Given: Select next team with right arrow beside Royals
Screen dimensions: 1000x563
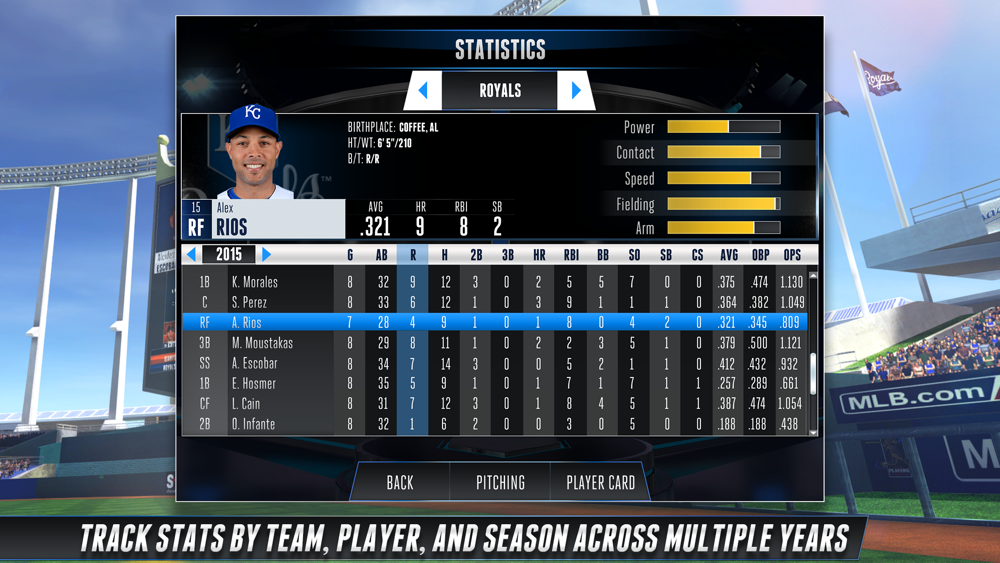Looking at the screenshot, I should (x=576, y=91).
